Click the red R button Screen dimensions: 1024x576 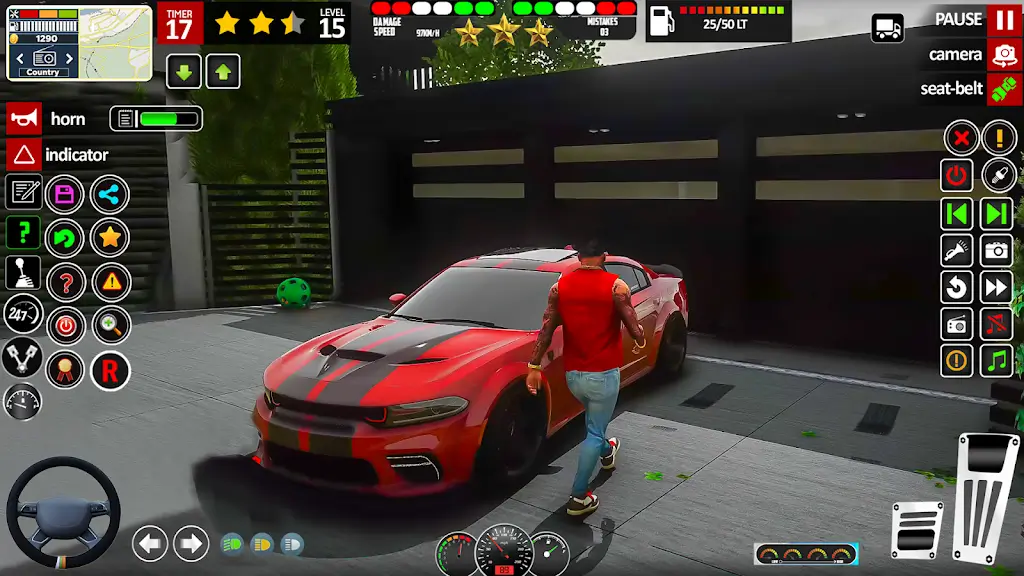tap(110, 371)
